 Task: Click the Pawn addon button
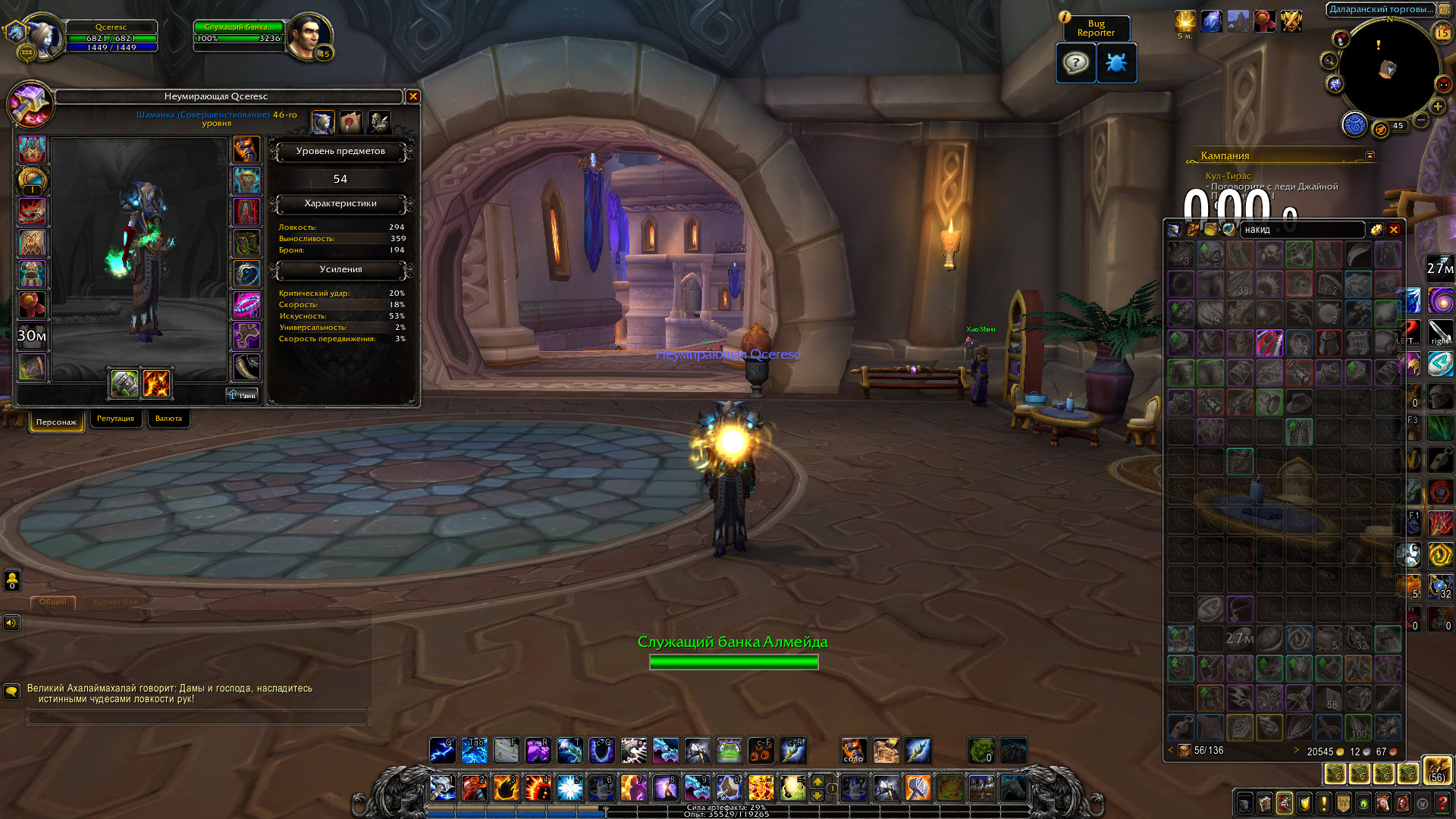click(243, 395)
